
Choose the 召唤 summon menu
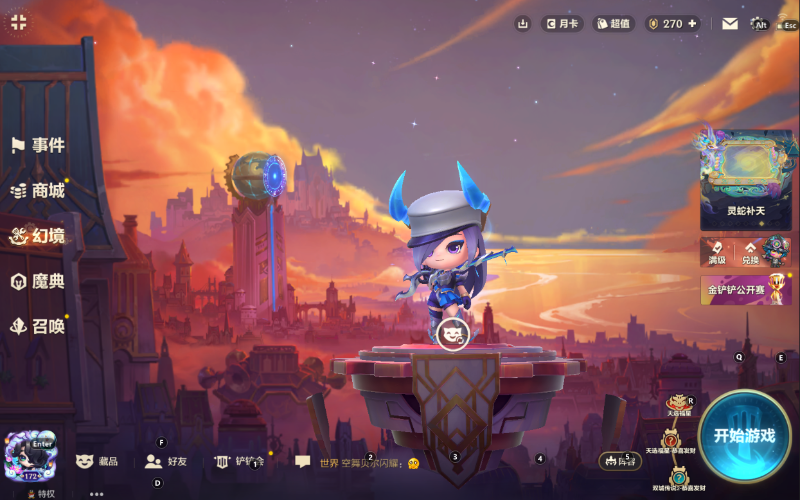(x=38, y=326)
